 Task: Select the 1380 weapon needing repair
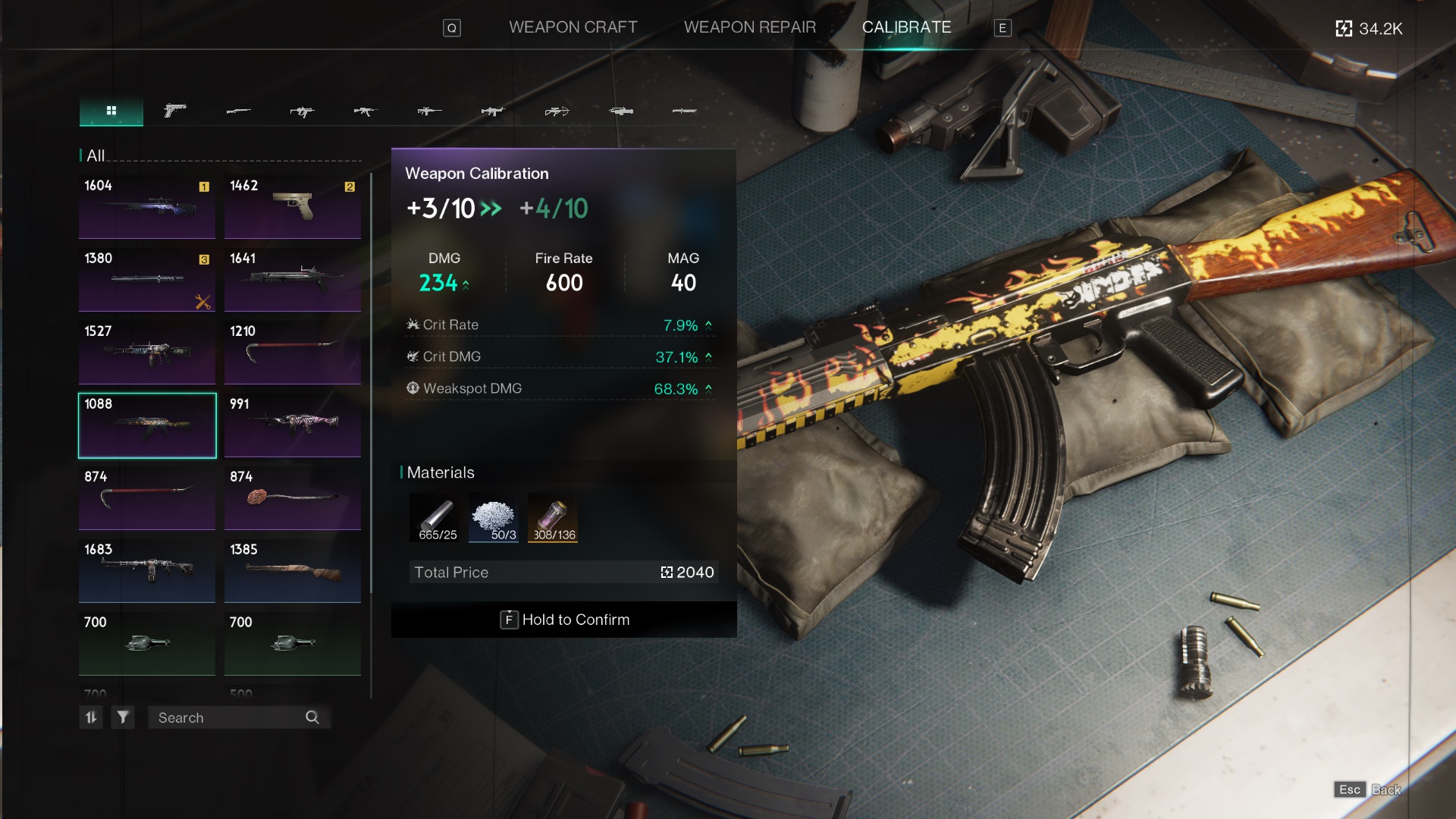coord(147,280)
